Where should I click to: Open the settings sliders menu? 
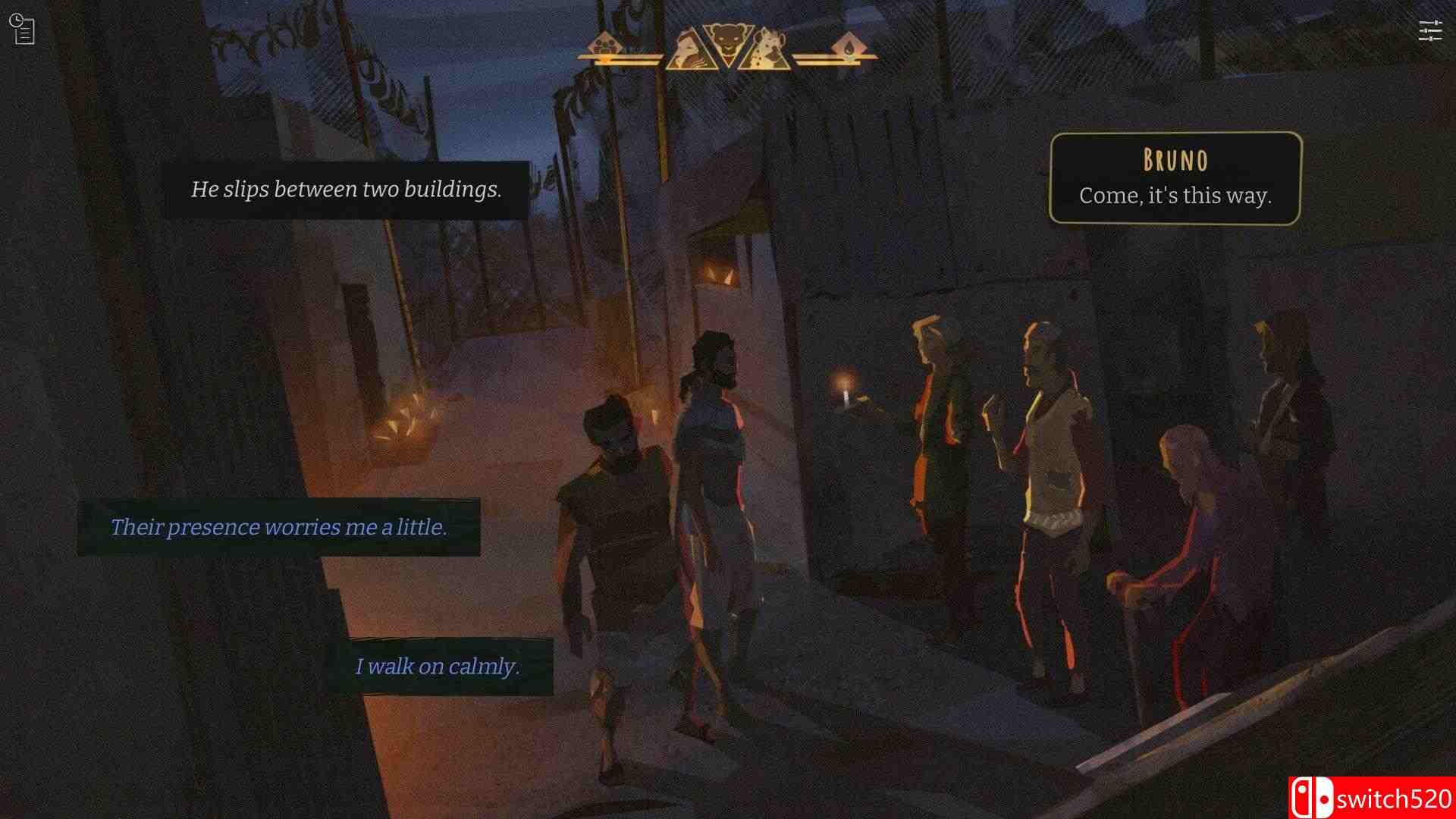tap(1429, 31)
